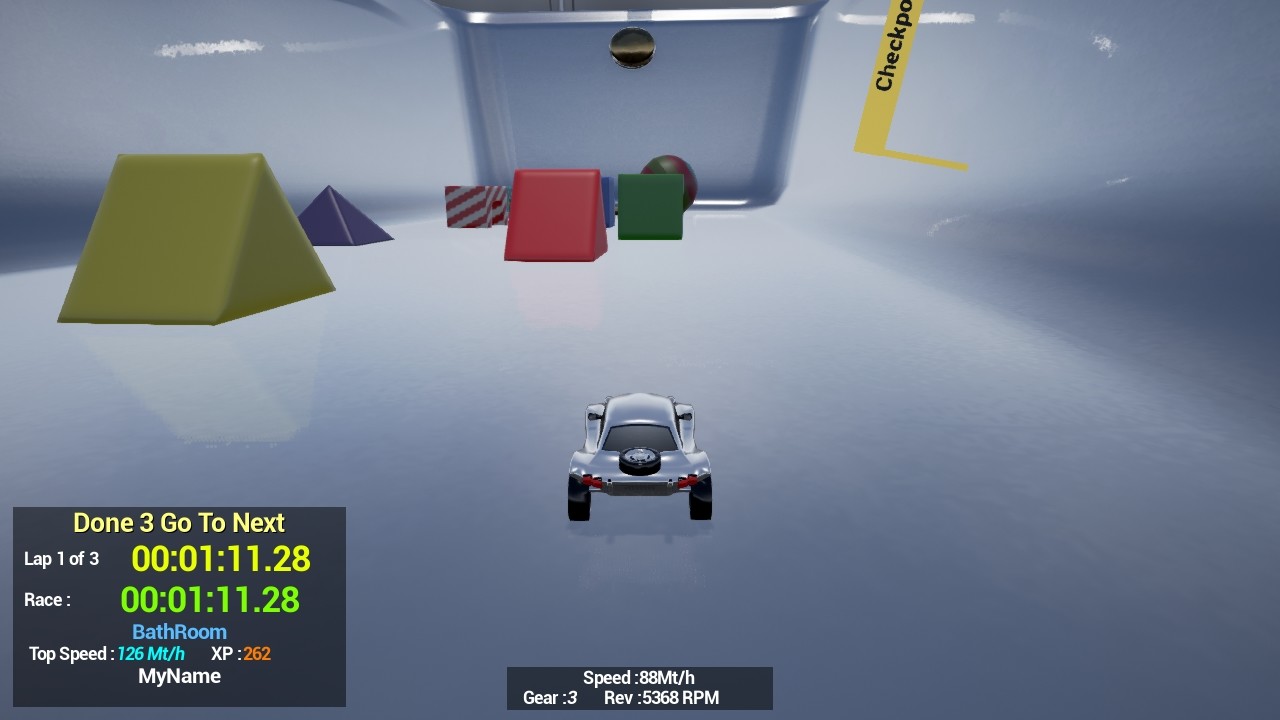1280x720 pixels.
Task: Click the Done 3 Go To Next banner
Action: click(x=178, y=522)
